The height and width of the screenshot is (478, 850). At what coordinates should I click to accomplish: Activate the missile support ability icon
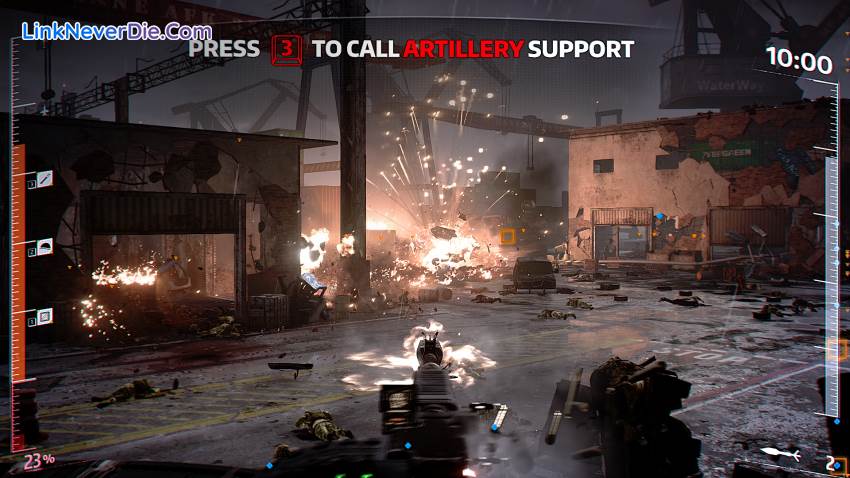click(x=45, y=180)
